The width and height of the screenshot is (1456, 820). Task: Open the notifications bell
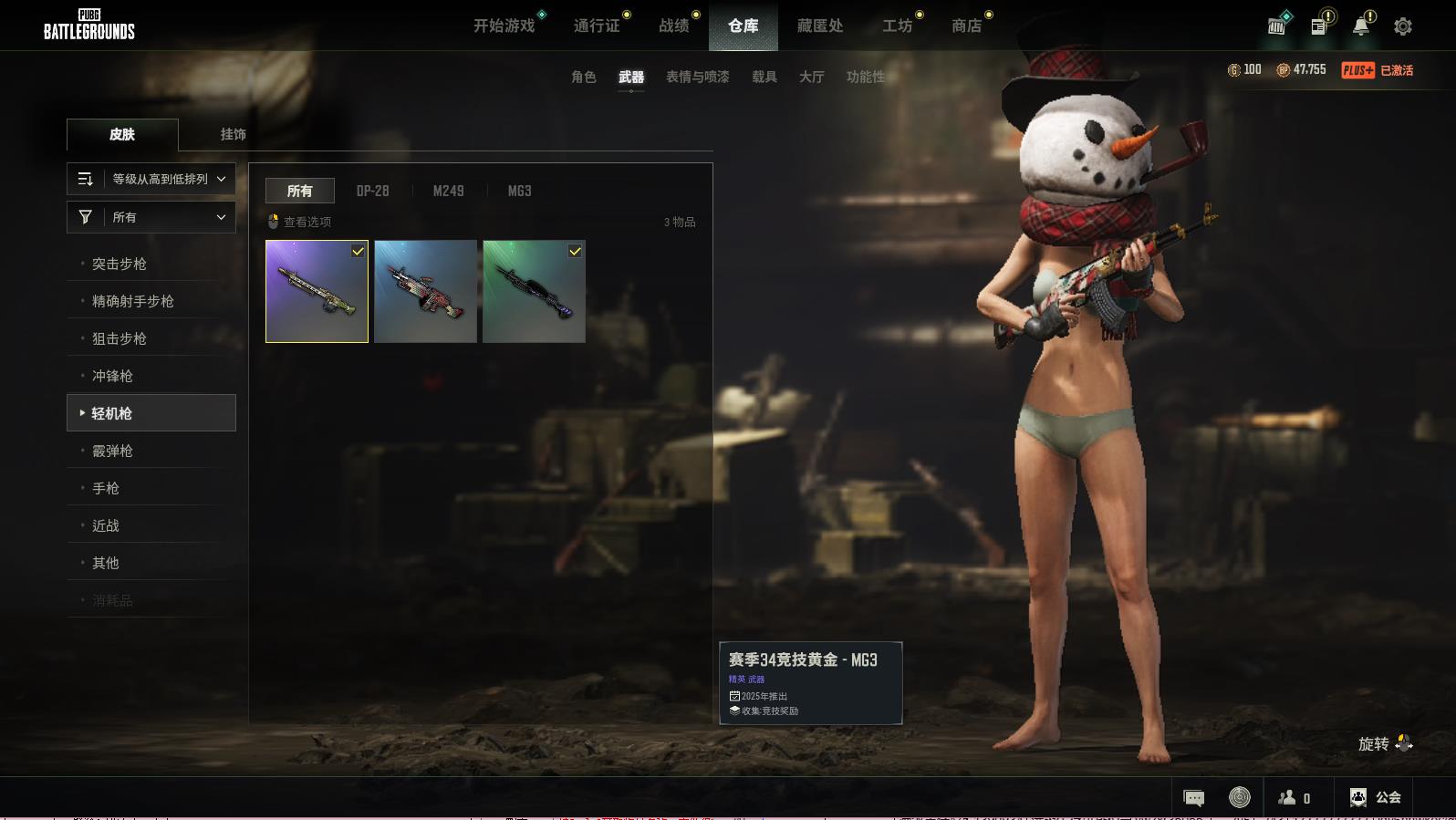tap(1360, 26)
